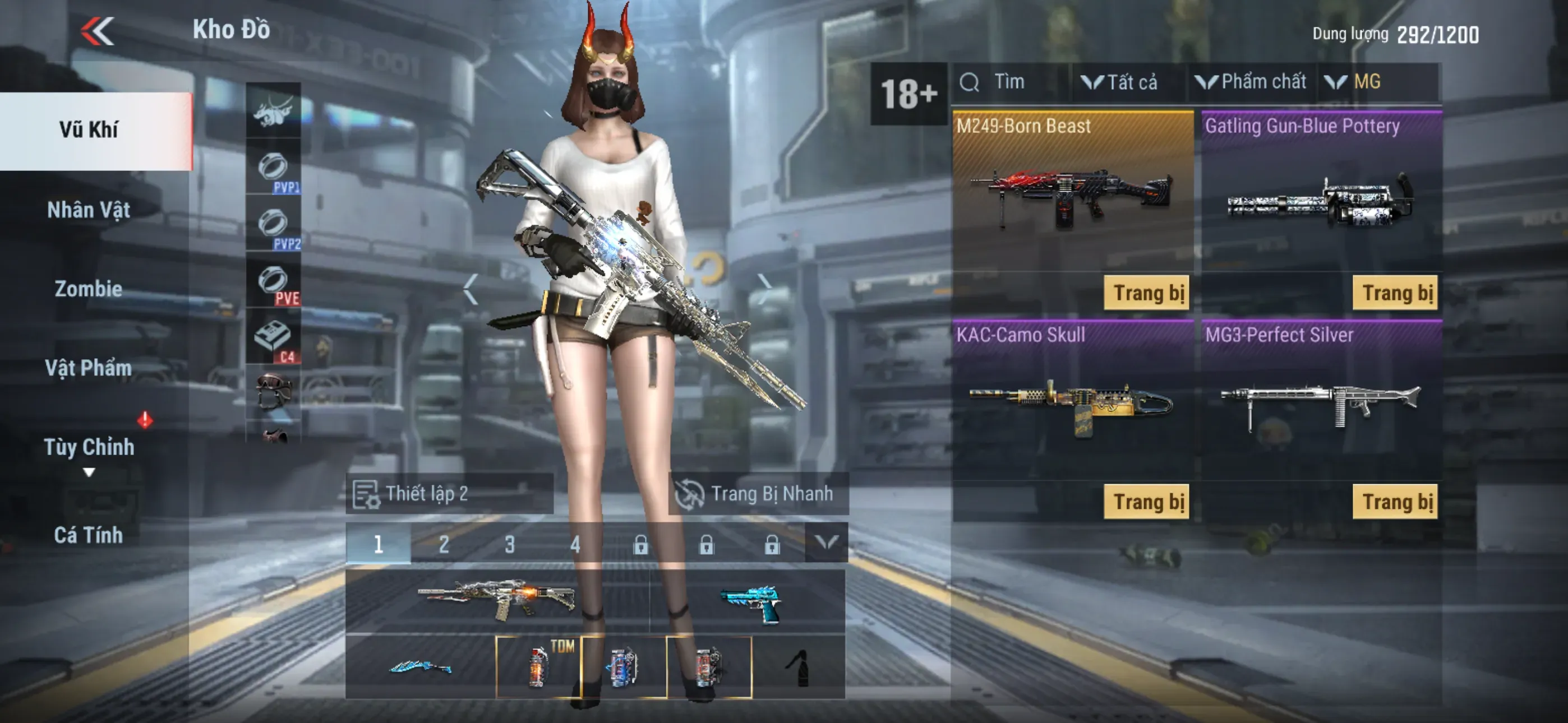The height and width of the screenshot is (723, 1568).
Task: Open the Phẩm chất quality dropdown
Action: pos(1252,82)
